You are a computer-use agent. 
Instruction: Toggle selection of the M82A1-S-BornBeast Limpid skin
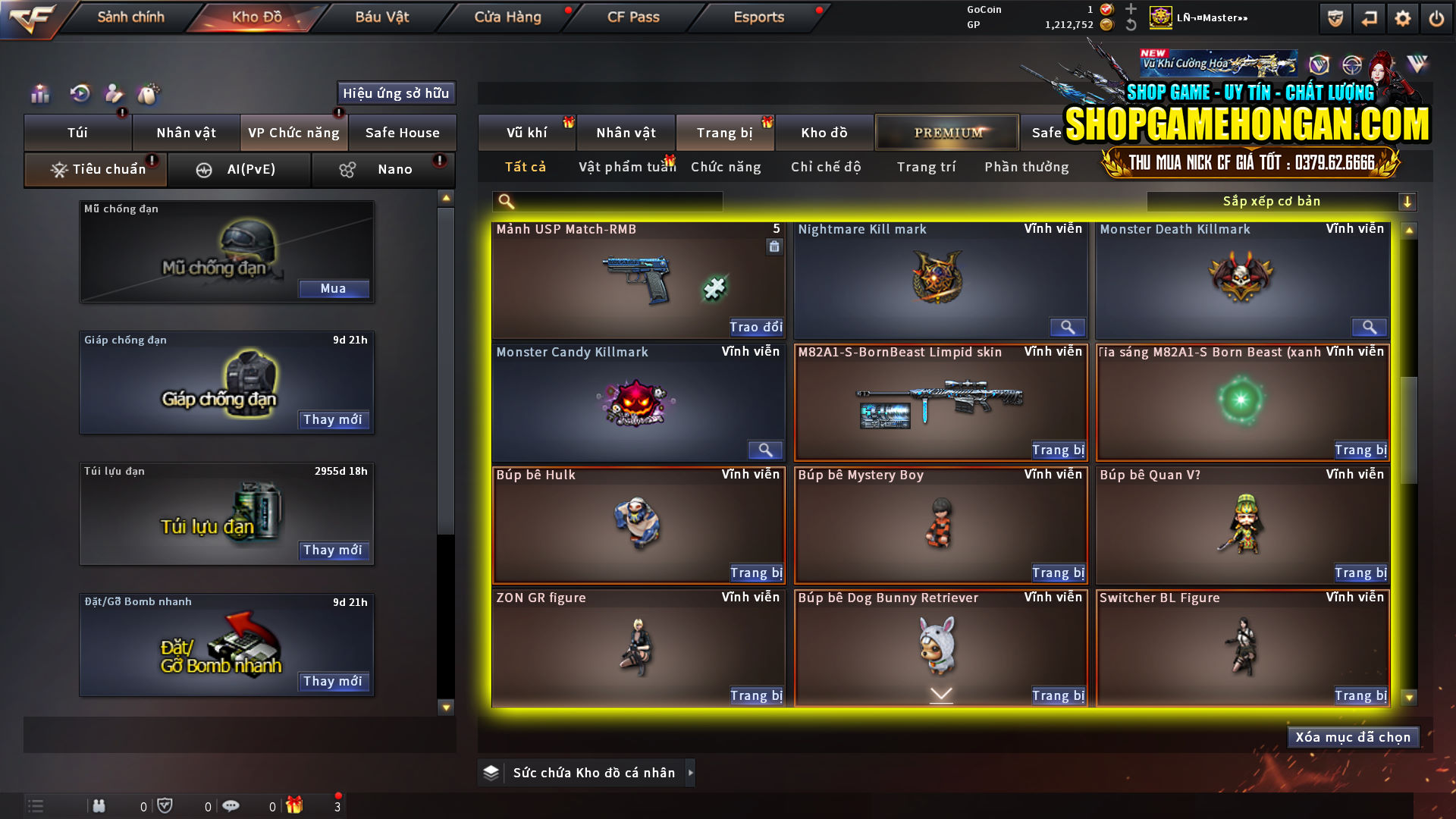click(x=940, y=402)
